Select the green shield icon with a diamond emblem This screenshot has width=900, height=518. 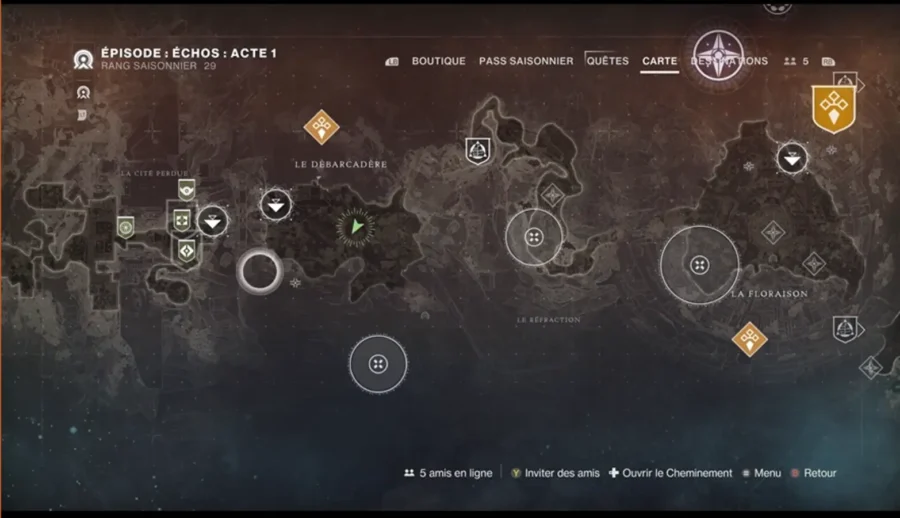(186, 247)
